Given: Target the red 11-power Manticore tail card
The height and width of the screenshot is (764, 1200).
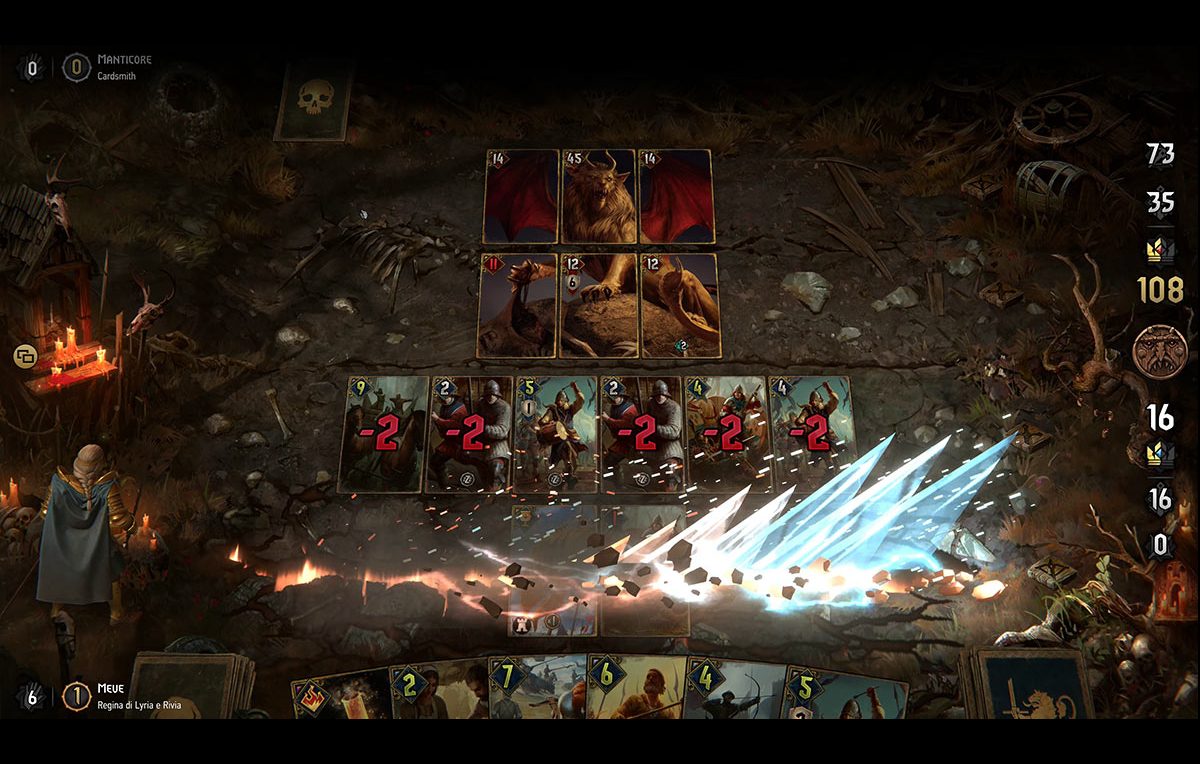Looking at the screenshot, I should (517, 305).
